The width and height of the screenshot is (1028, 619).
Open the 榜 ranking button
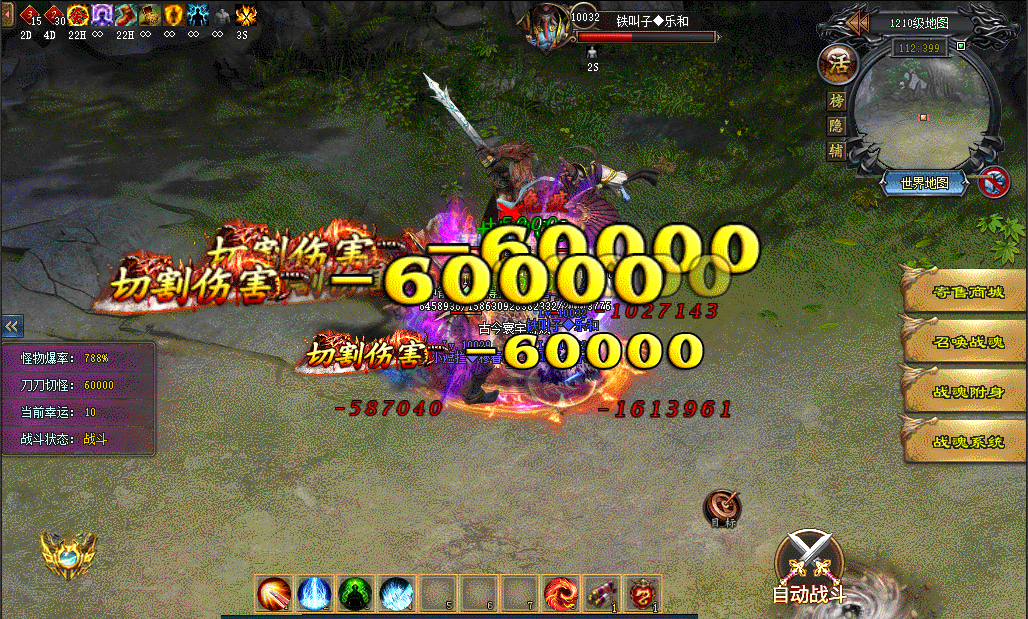click(837, 101)
